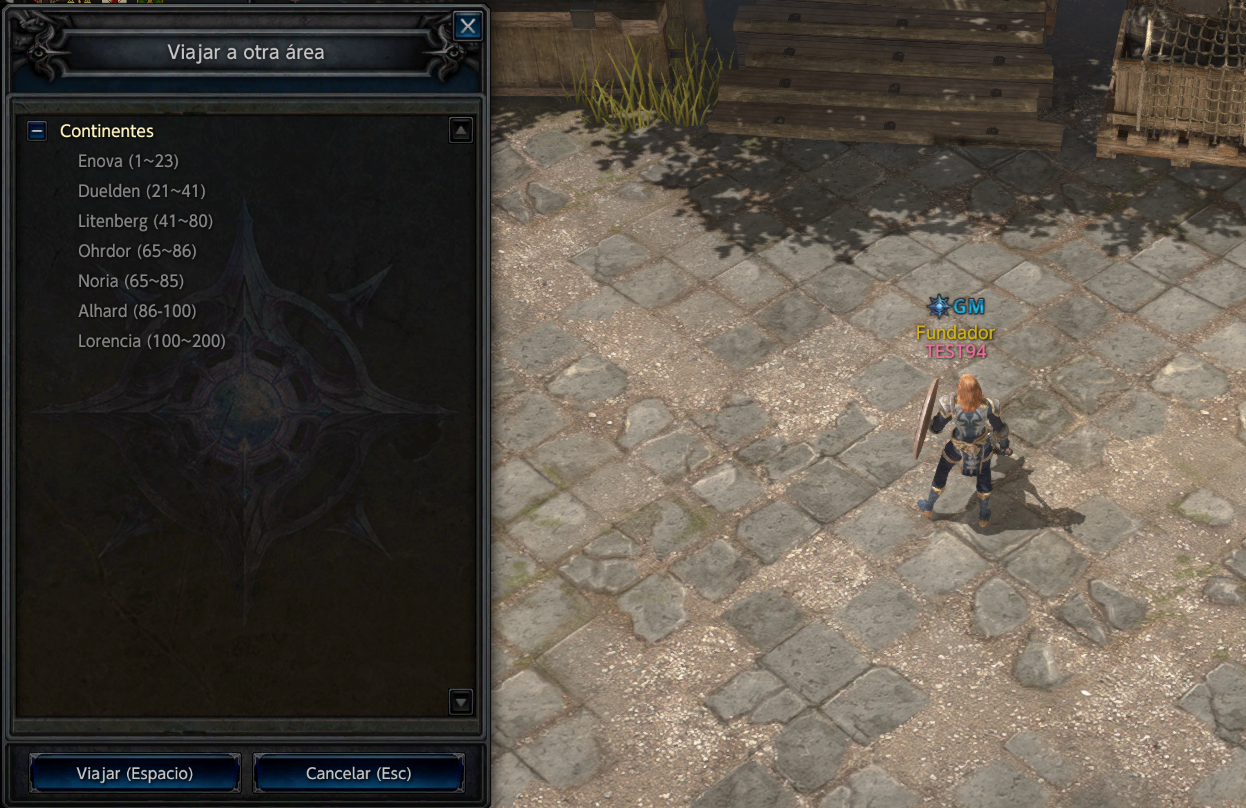Pick Lorencia (100~200) from continents

pos(152,341)
